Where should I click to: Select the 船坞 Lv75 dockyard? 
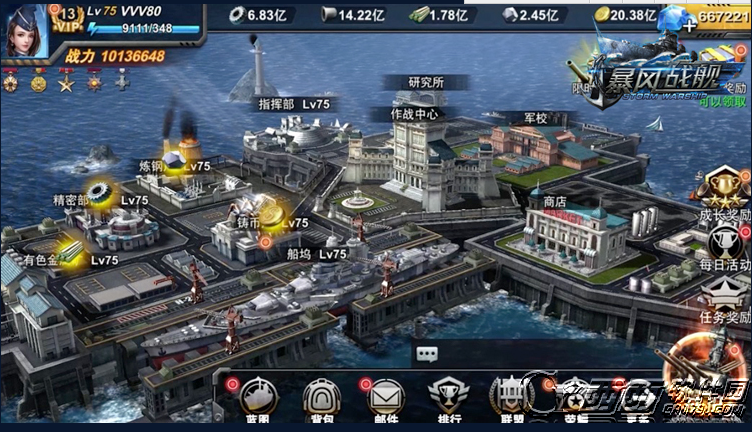(318, 255)
